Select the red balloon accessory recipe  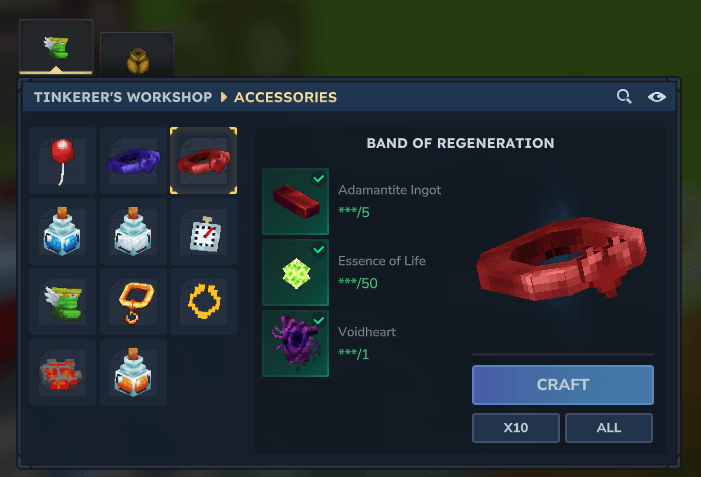click(63, 160)
